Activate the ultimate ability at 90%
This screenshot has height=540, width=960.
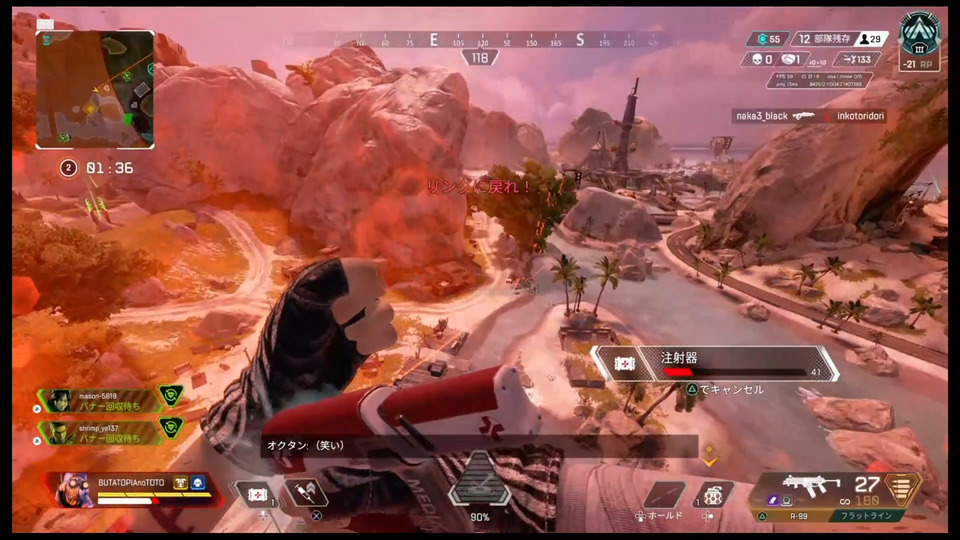tap(479, 480)
